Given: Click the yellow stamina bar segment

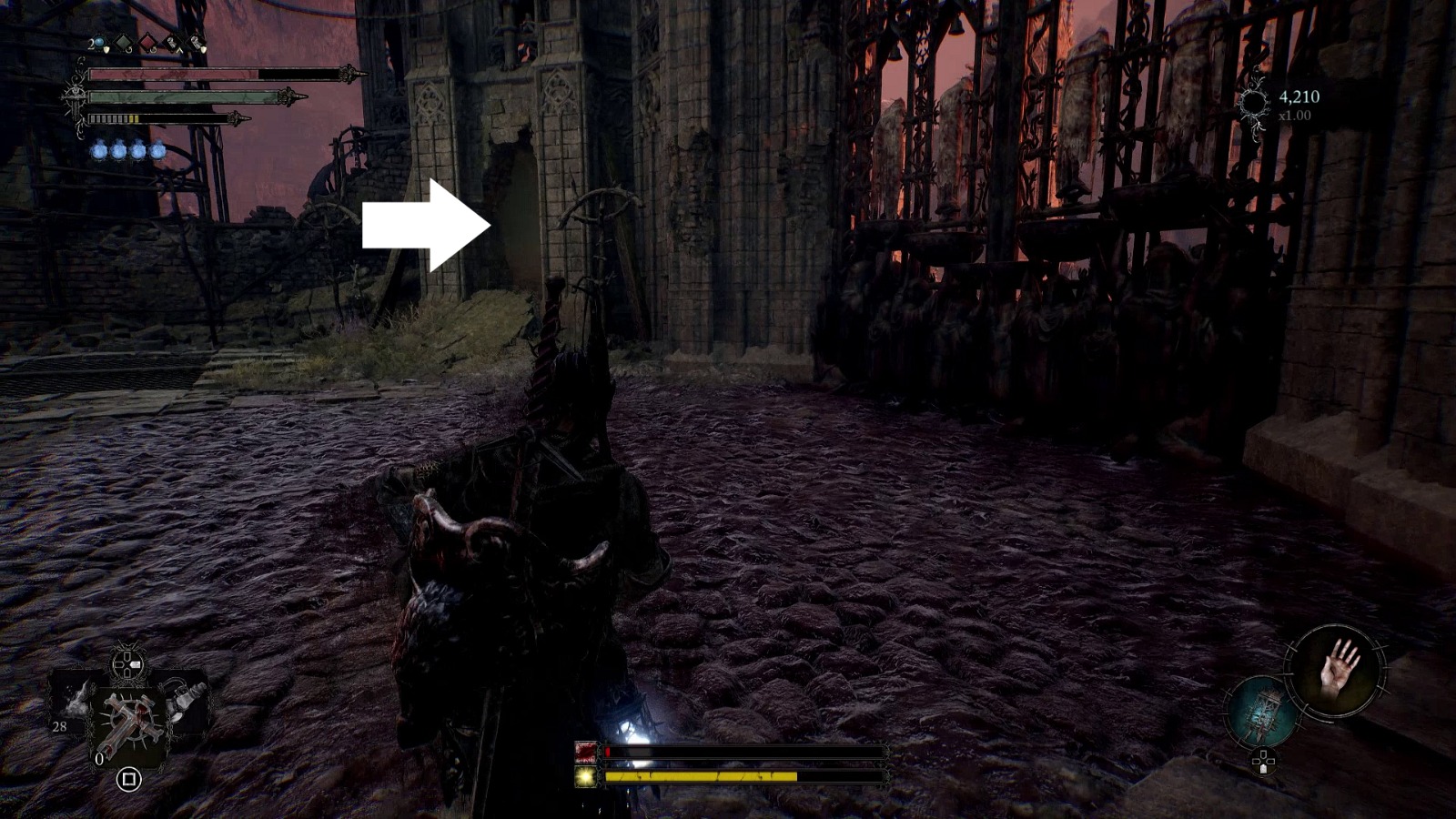Looking at the screenshot, I should [134, 117].
